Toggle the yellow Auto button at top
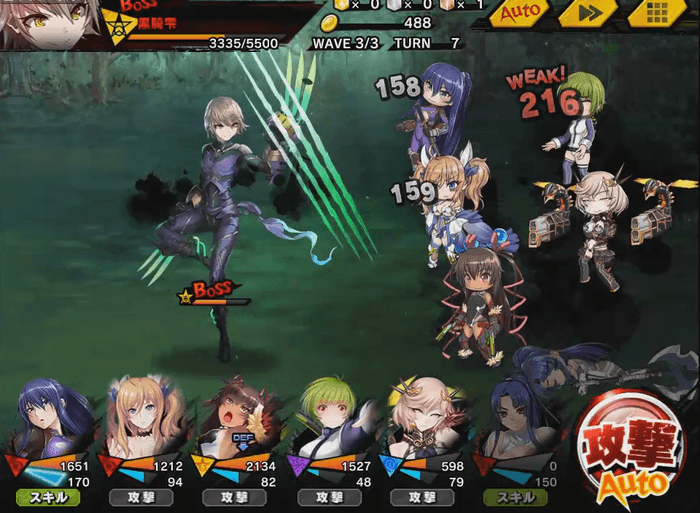 [520, 14]
